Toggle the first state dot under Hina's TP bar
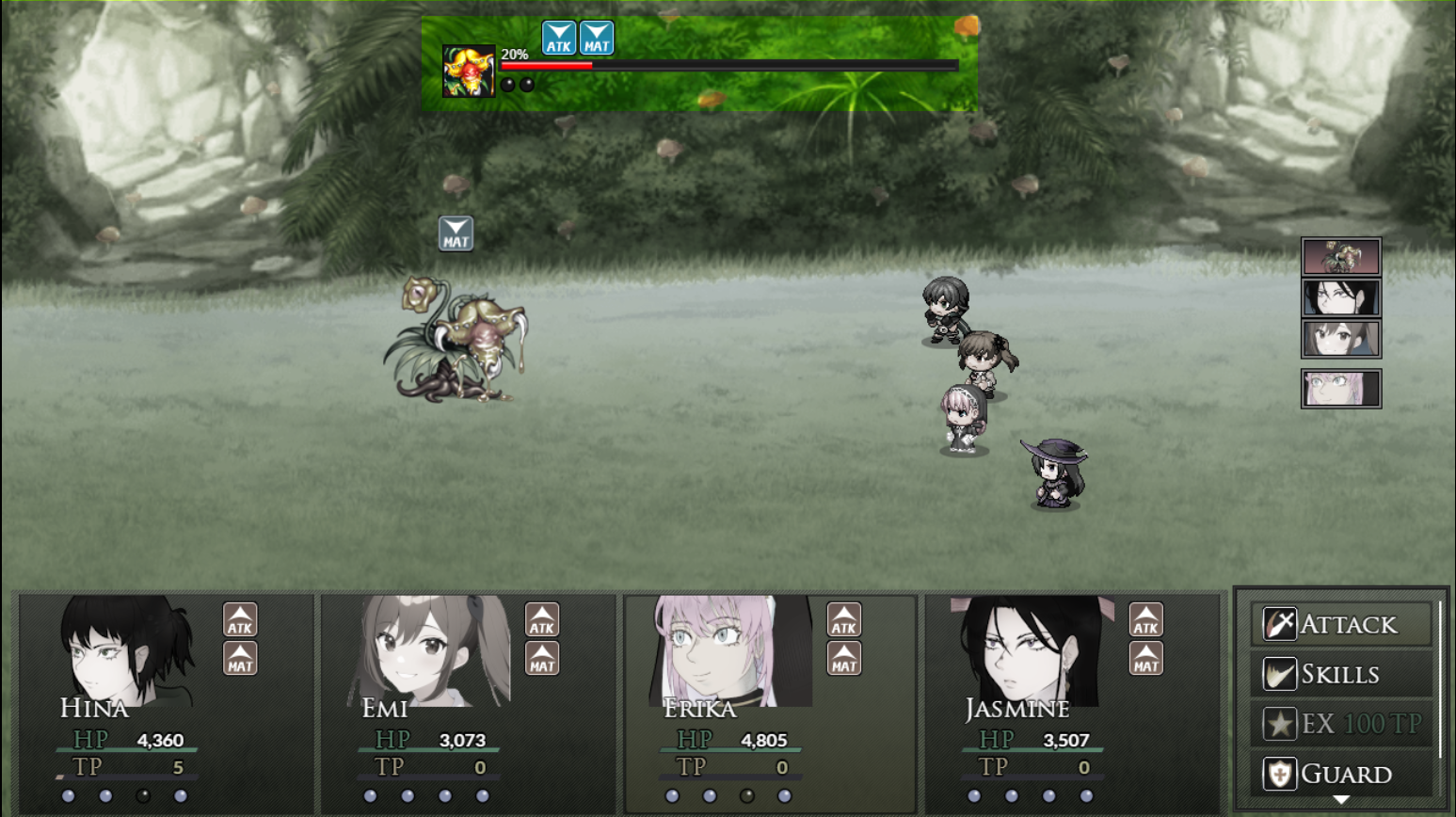Screen dimensions: 1456x817 point(71,797)
